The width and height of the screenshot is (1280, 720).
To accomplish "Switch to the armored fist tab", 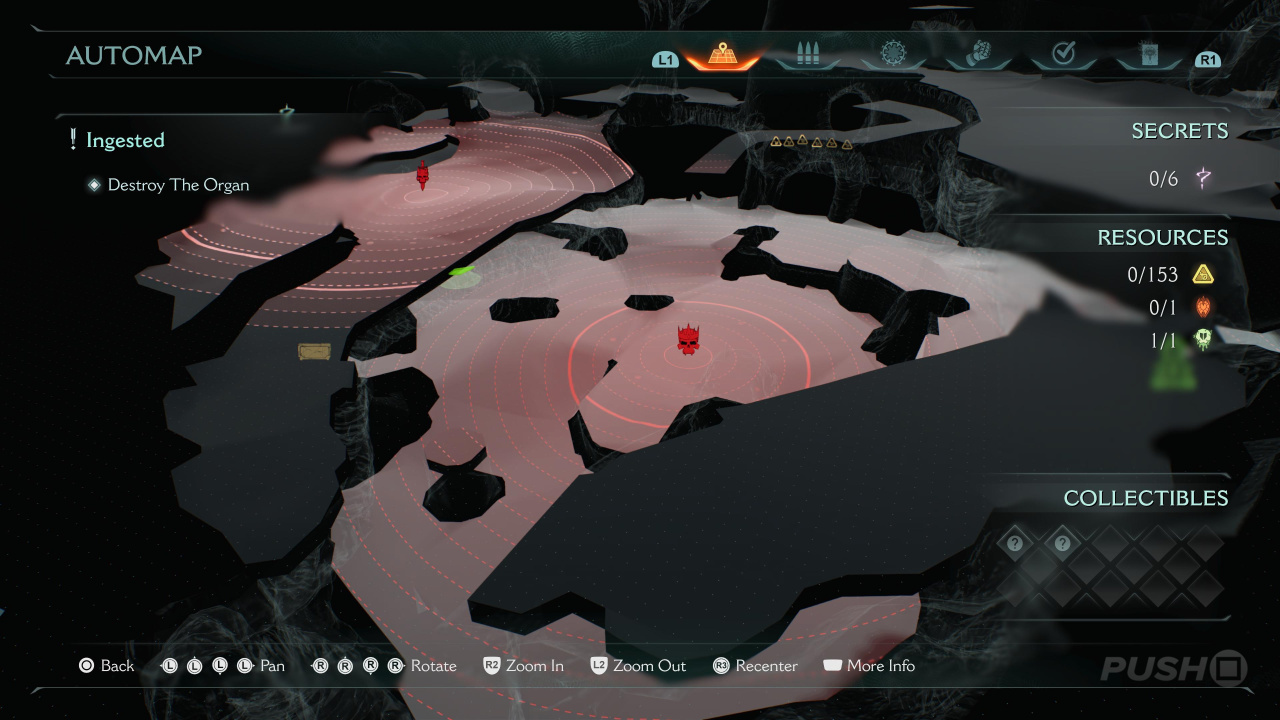I will 978,55.
